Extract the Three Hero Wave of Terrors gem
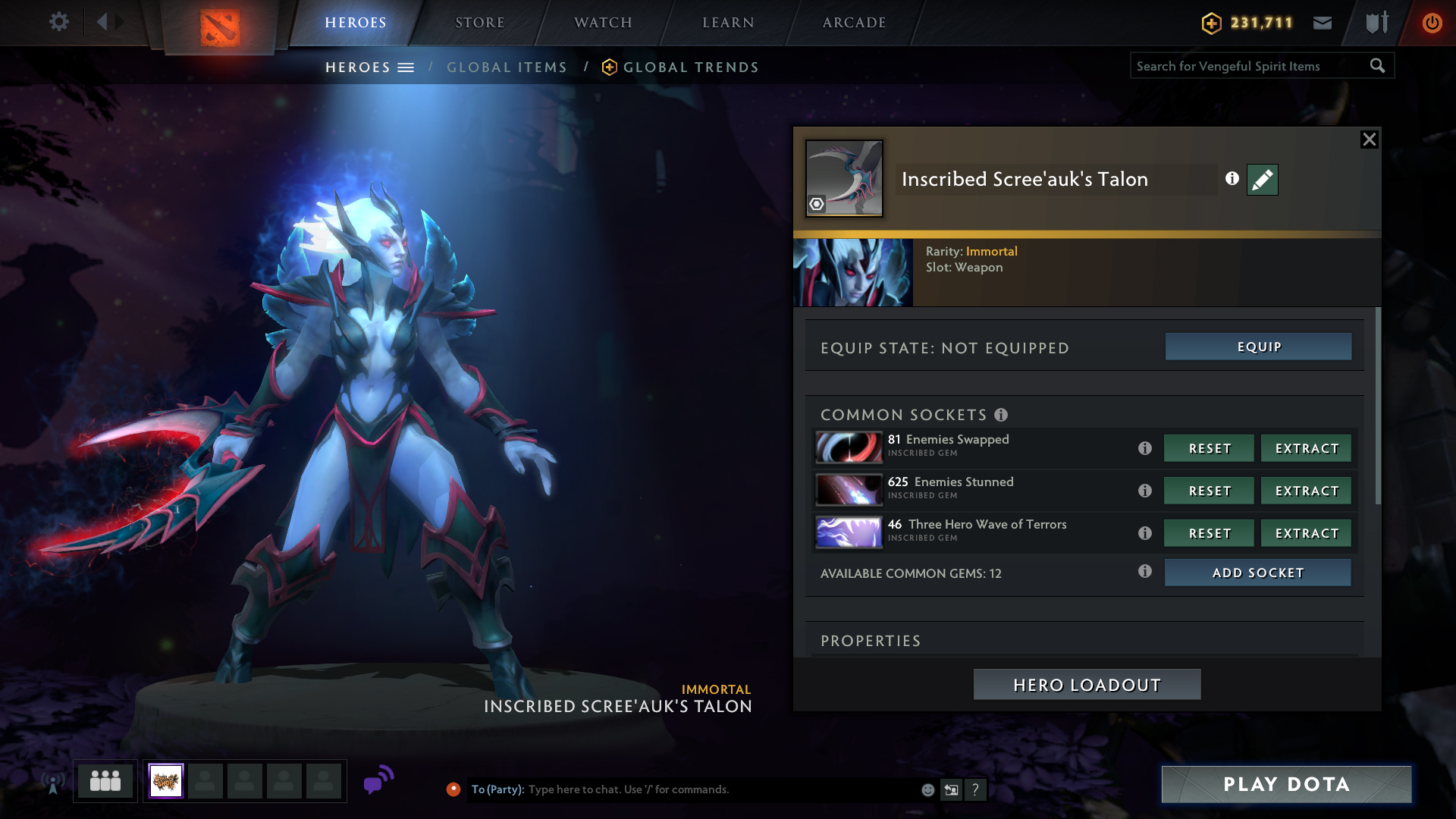 [1306, 533]
